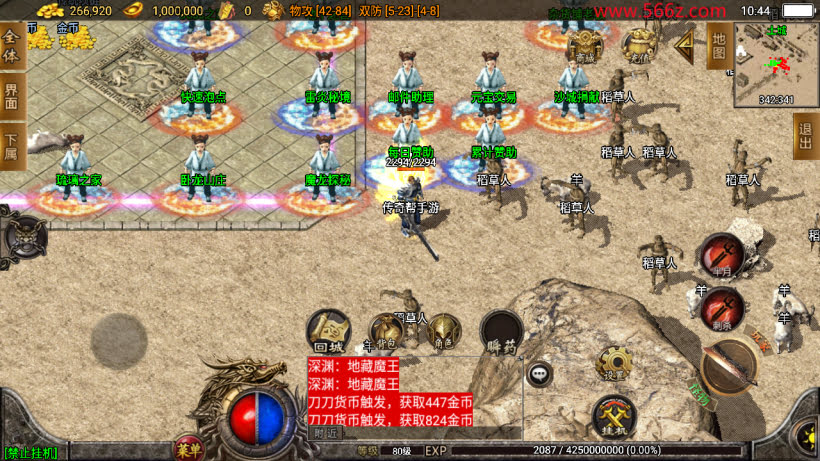Open the minimap showing 土城
The width and height of the screenshot is (820, 461).
[x=776, y=64]
